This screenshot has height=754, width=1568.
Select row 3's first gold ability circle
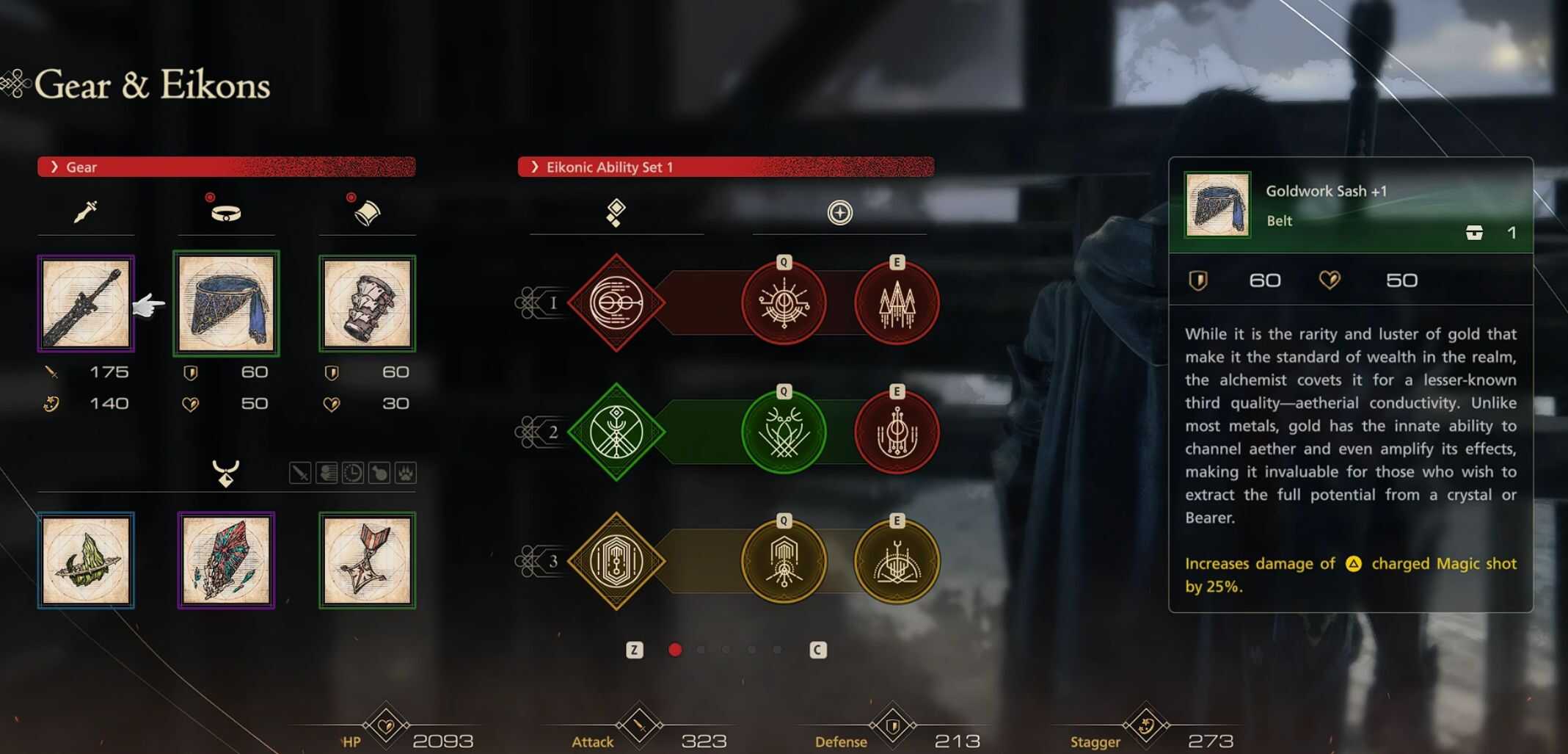[784, 561]
